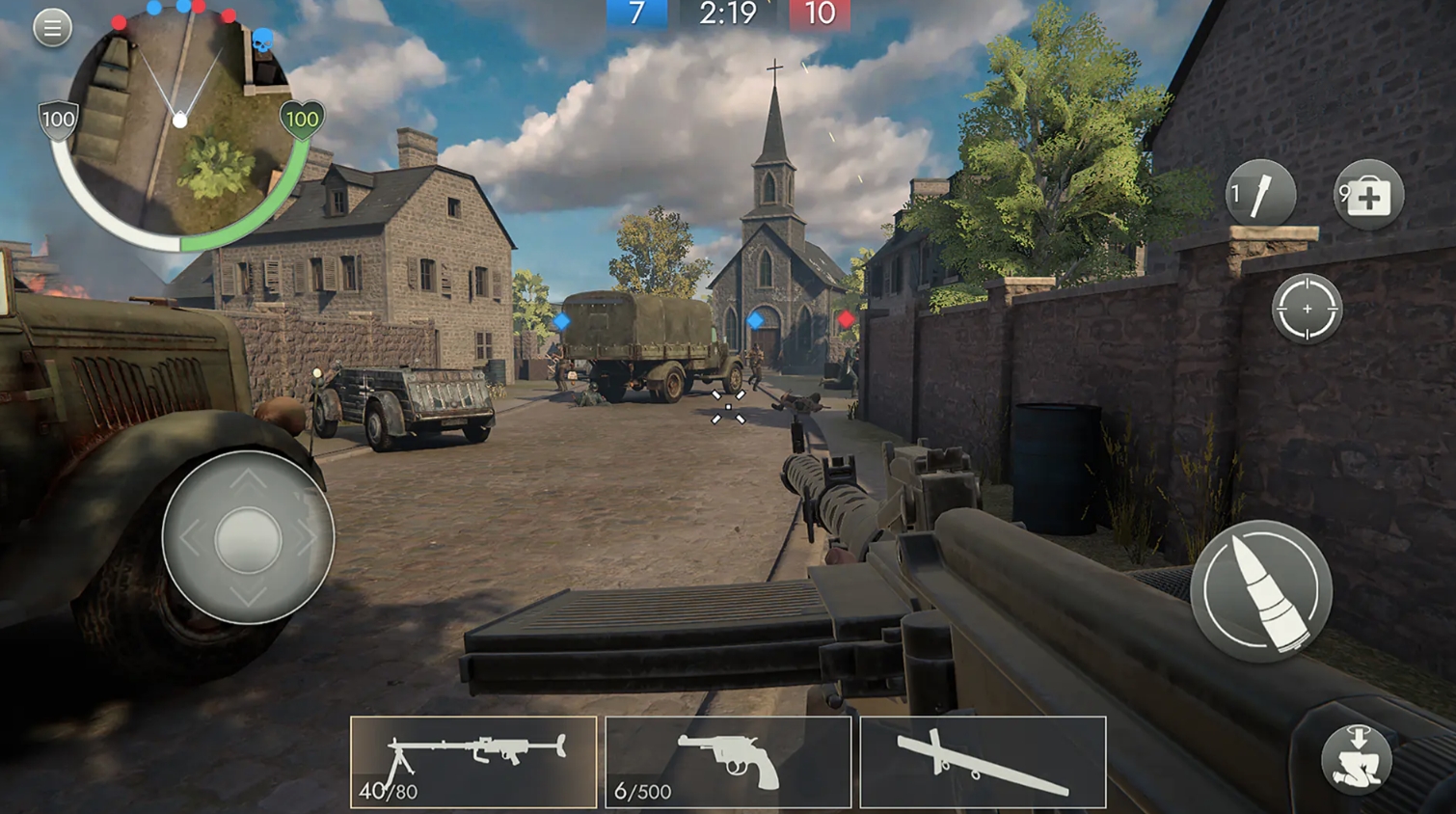Equip the rocket launcher weapon slot

click(983, 762)
